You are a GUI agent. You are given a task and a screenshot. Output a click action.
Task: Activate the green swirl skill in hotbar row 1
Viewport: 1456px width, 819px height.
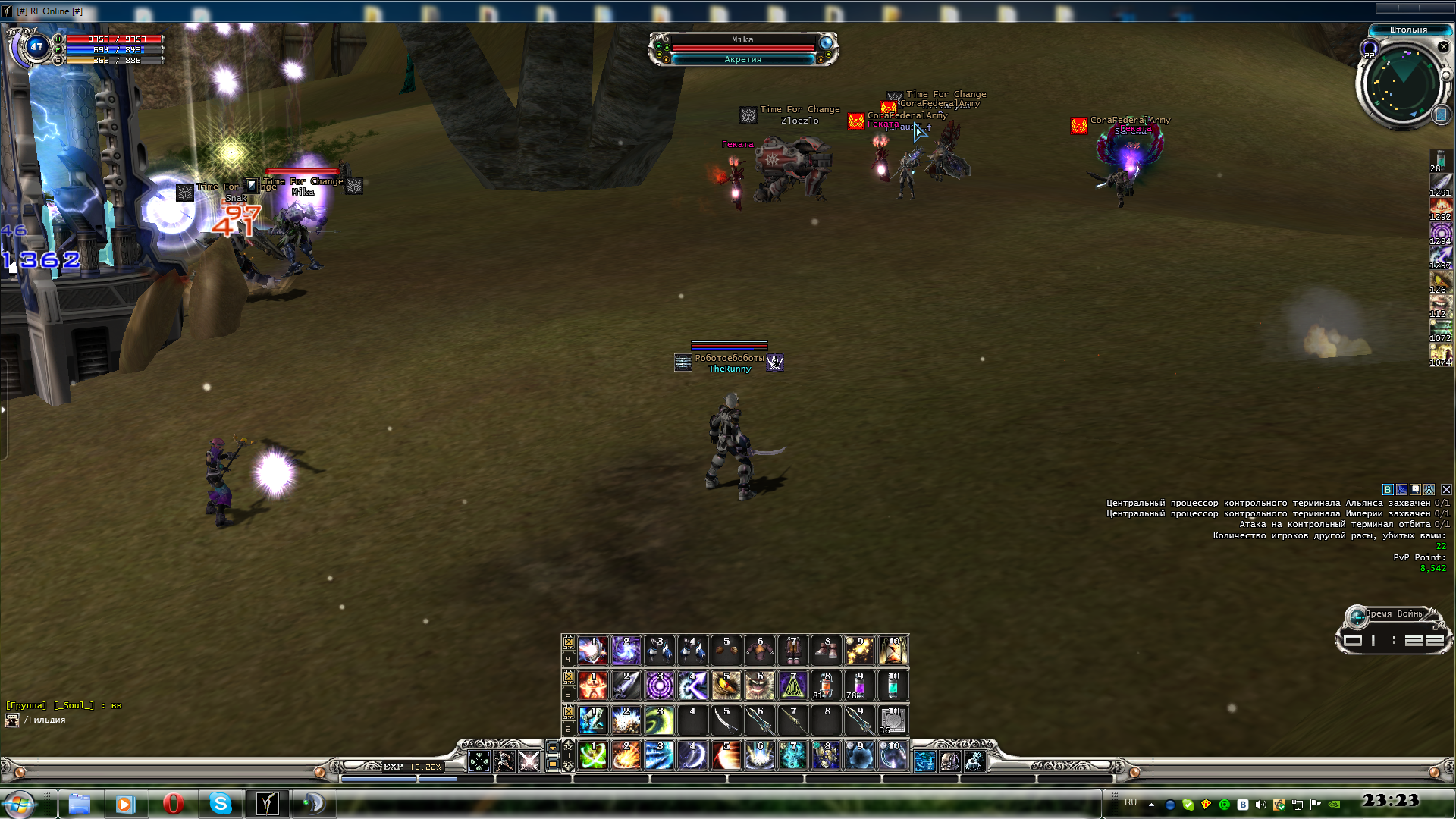(x=594, y=756)
